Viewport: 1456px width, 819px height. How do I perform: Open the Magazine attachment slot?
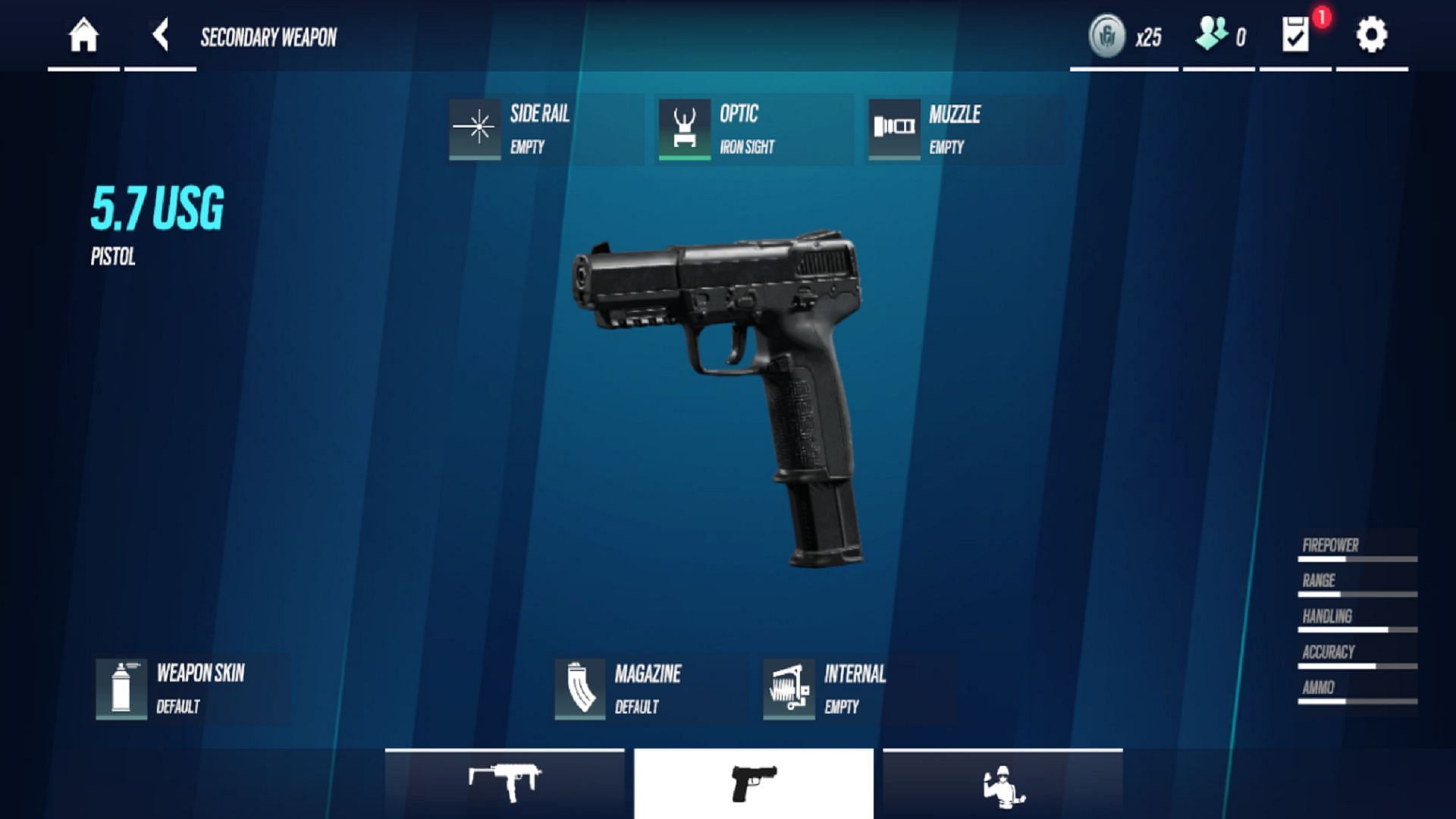tap(650, 689)
